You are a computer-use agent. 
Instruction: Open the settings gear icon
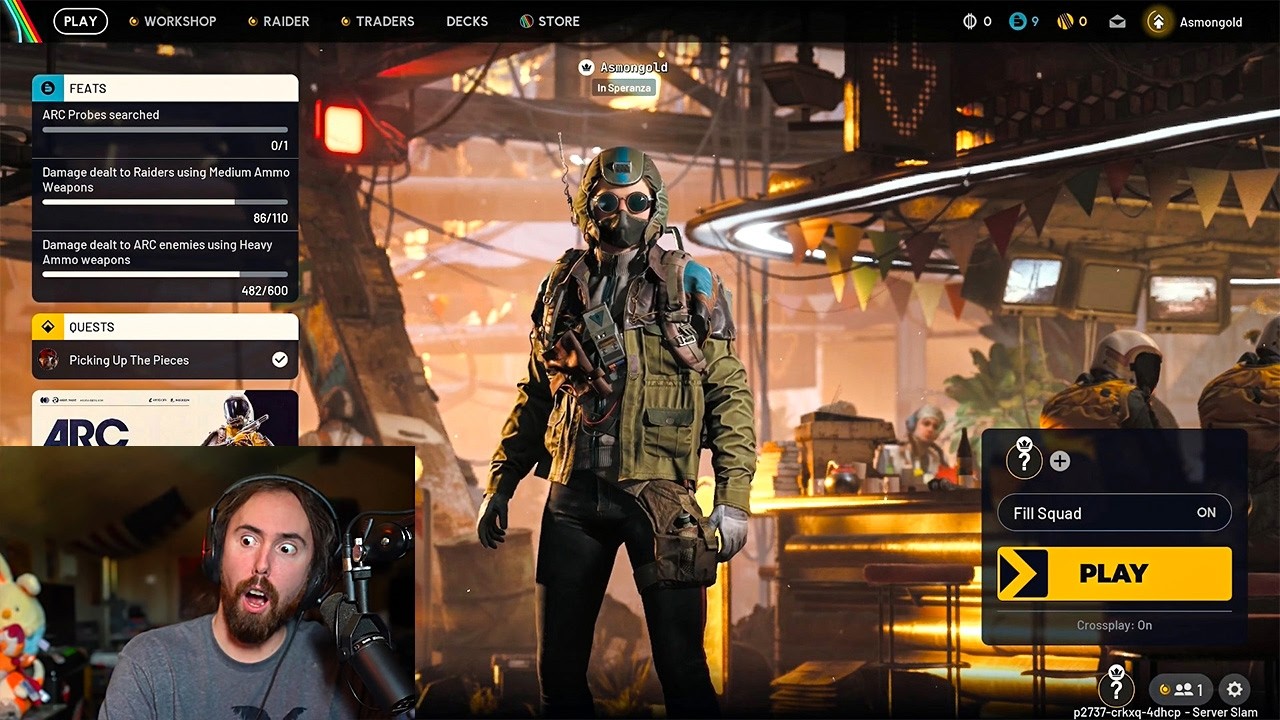pos(1234,689)
